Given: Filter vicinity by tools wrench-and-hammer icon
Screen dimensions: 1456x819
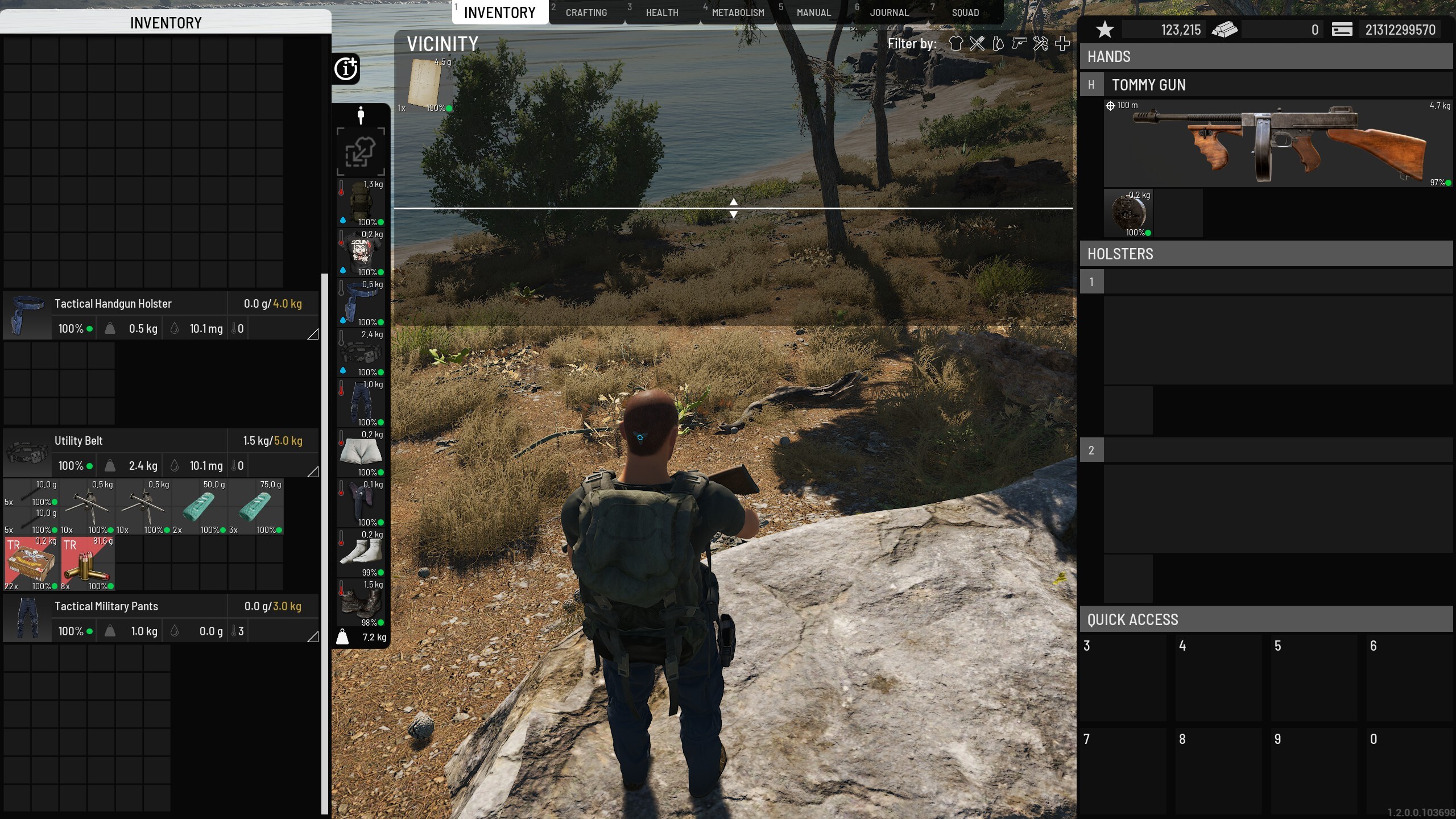Looking at the screenshot, I should point(1041,44).
